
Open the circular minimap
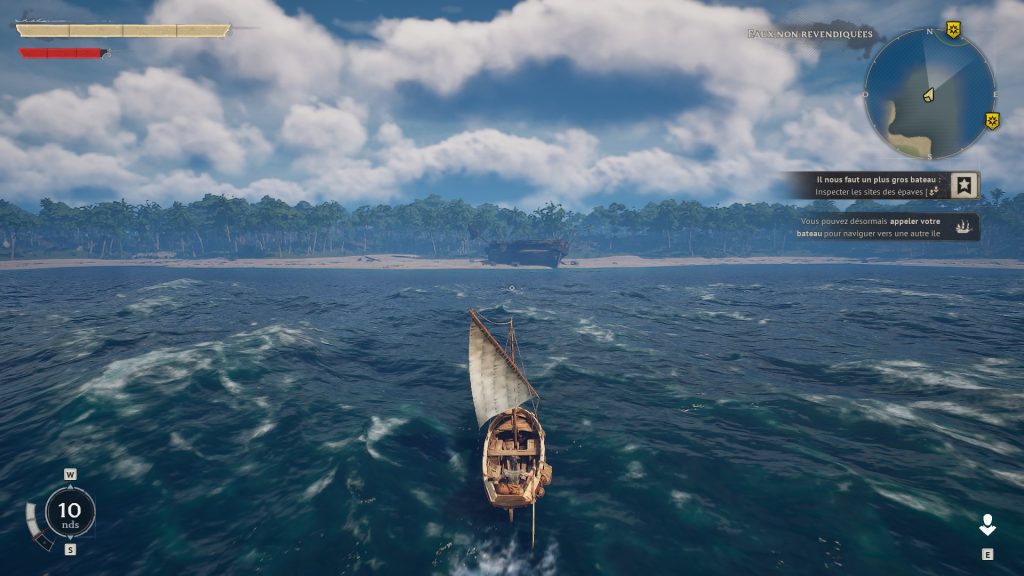929,94
